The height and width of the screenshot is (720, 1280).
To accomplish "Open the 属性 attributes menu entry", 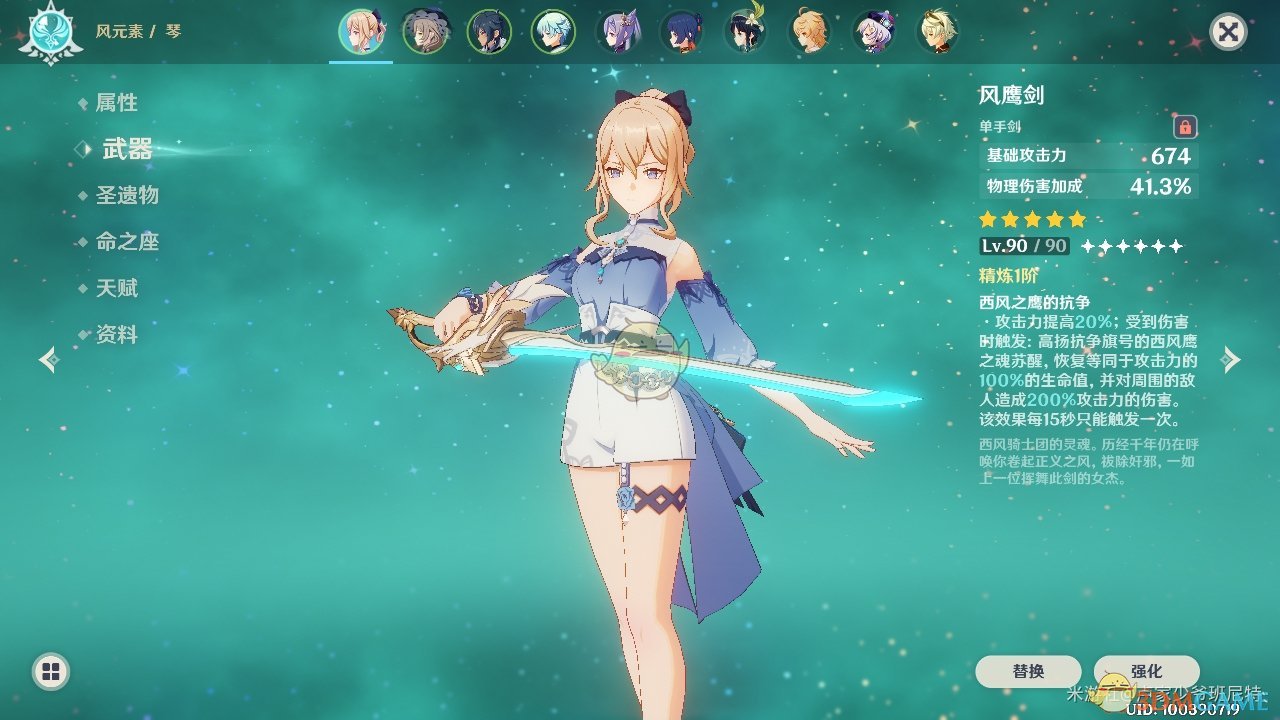I will 116,103.
